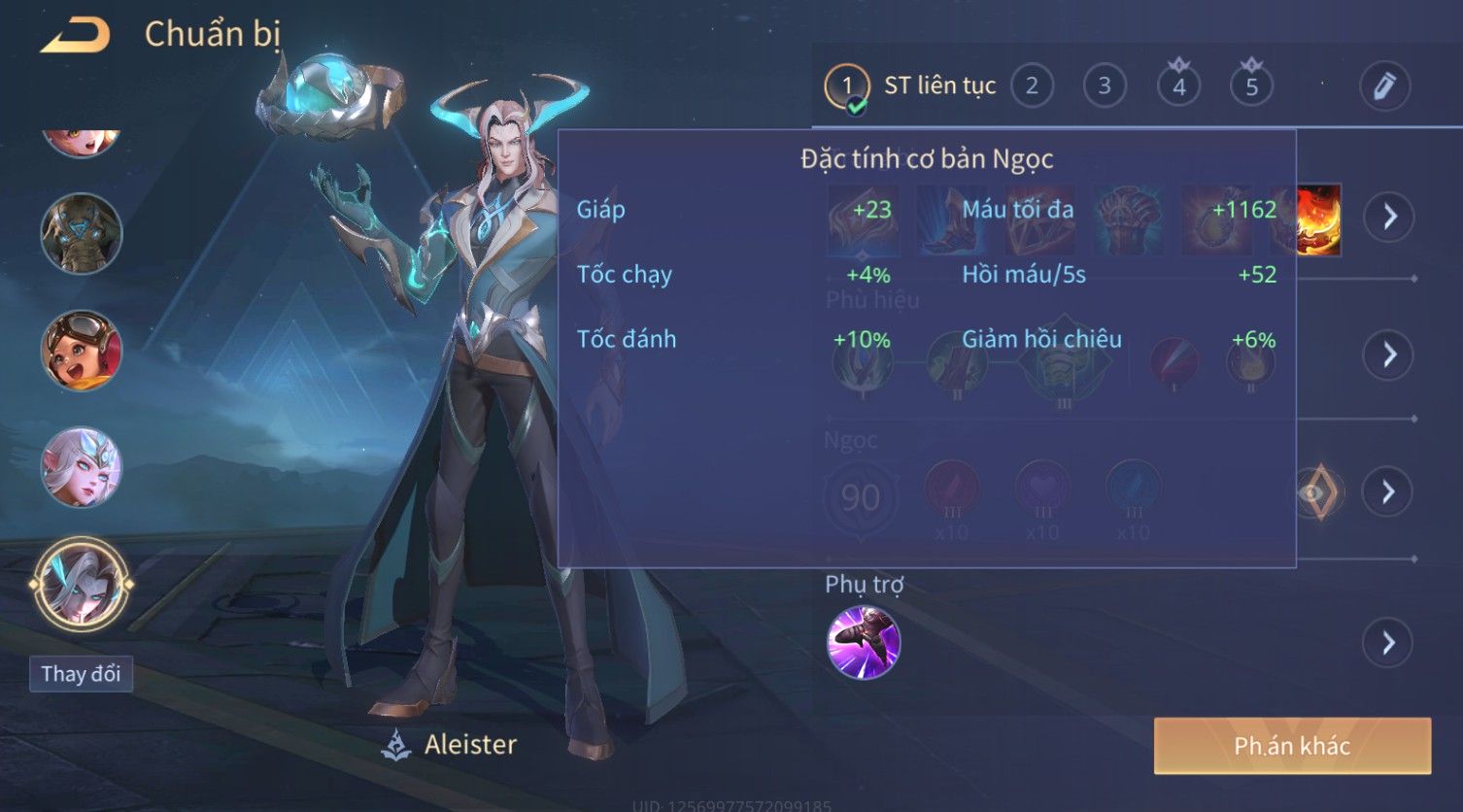The image size is (1463, 812).
Task: Click the Phản khác button
Action: [x=1292, y=746]
